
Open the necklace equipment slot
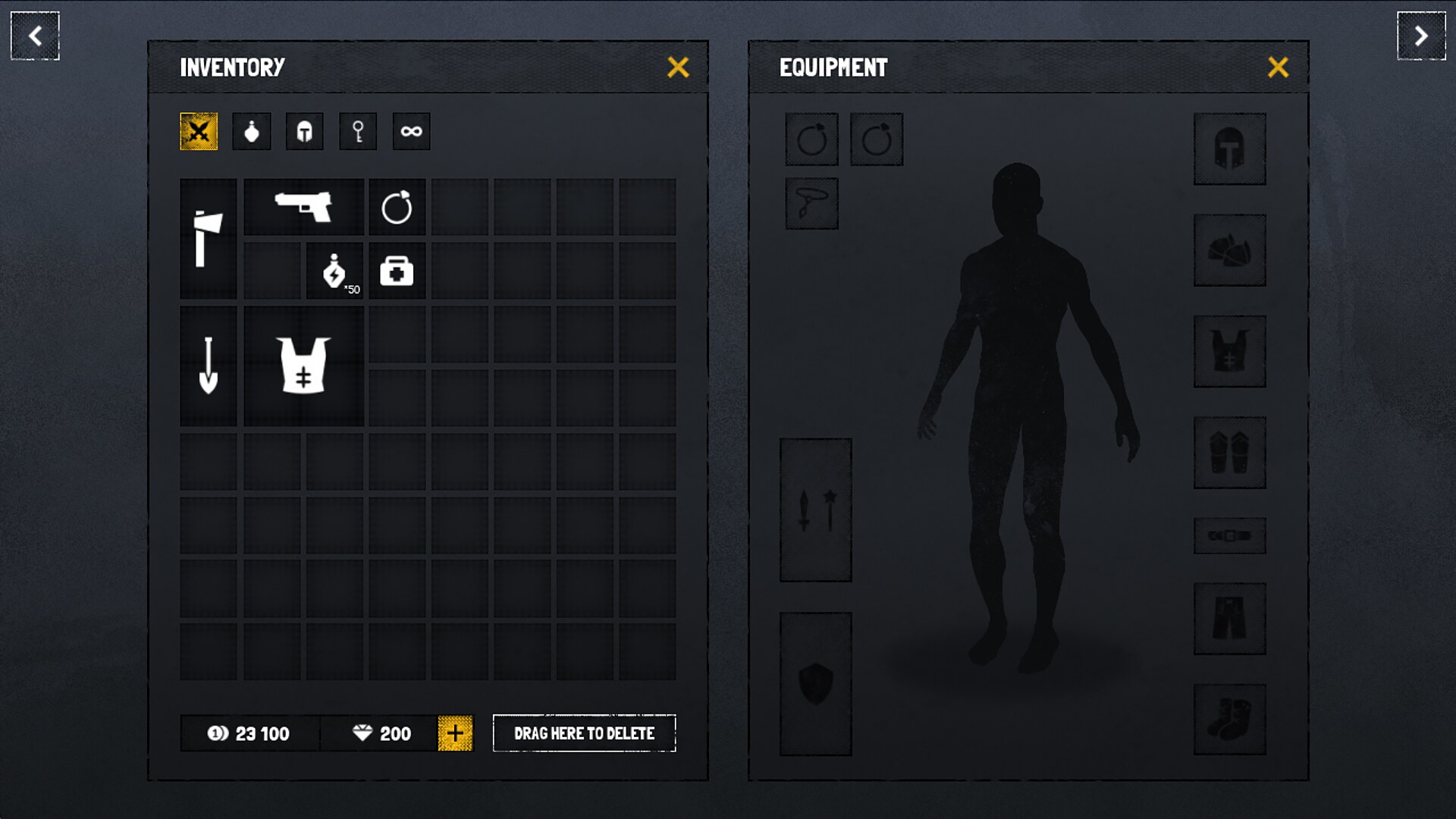pos(811,202)
